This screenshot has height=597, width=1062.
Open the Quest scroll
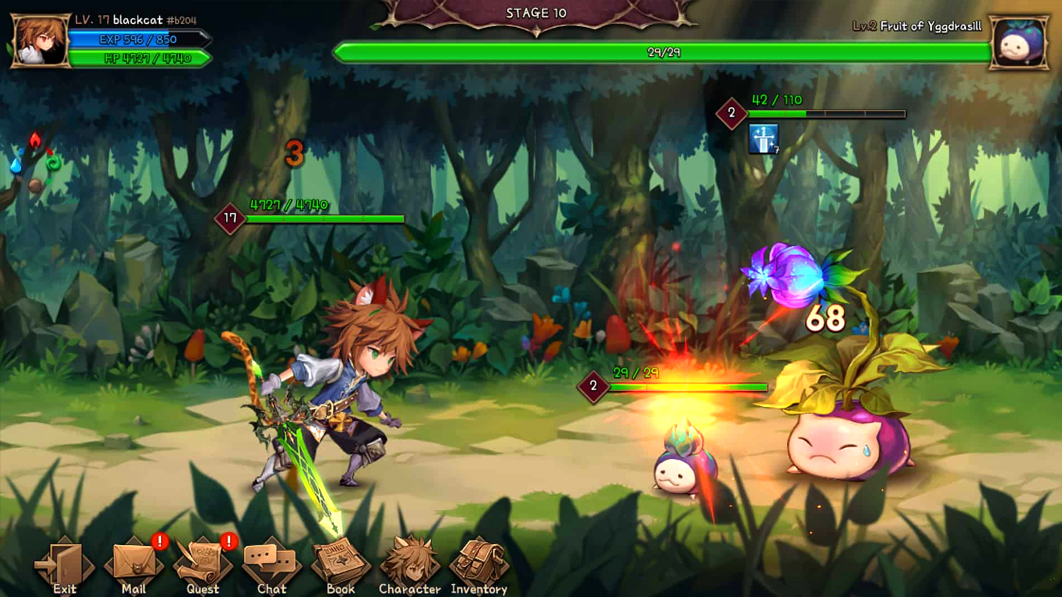coord(203,564)
